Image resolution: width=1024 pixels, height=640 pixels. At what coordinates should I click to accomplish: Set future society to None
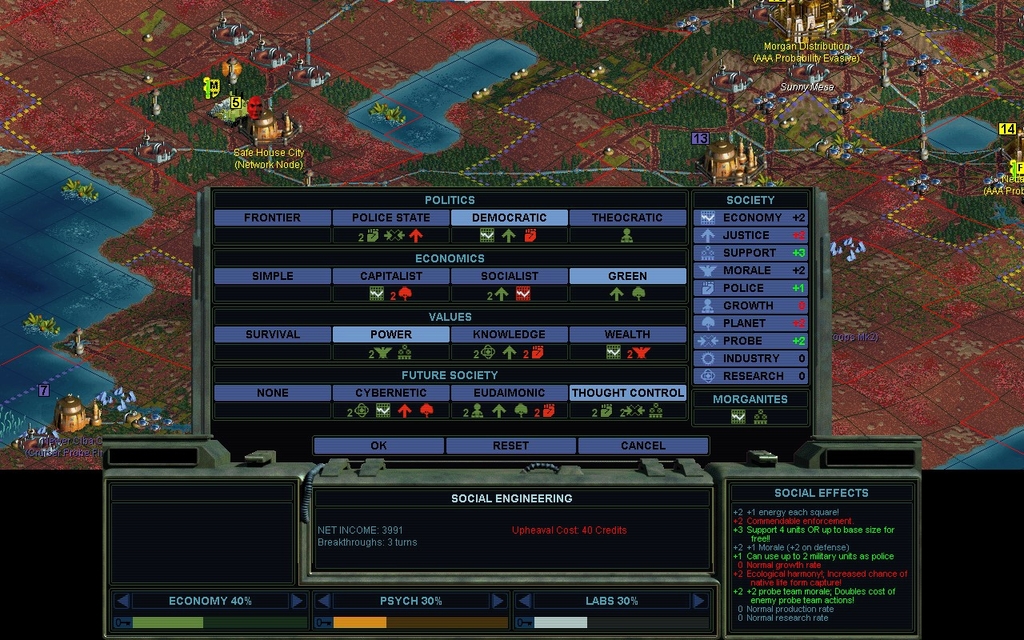coord(272,393)
